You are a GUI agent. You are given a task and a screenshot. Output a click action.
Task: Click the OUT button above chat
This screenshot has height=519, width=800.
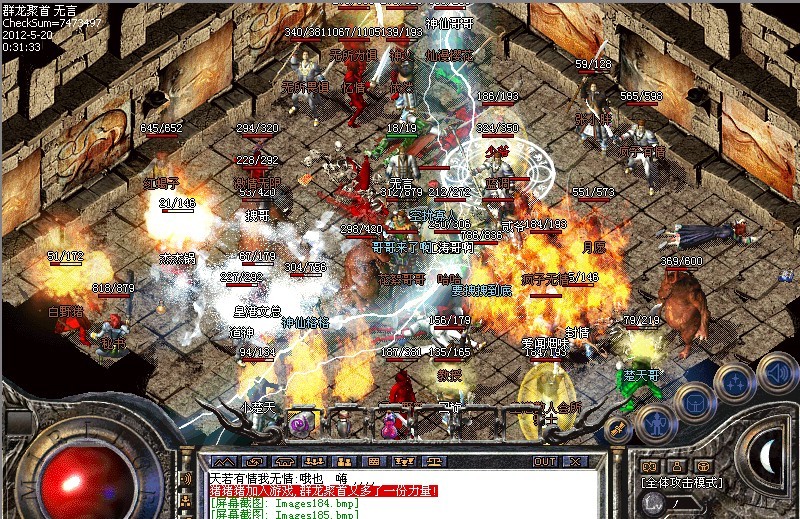544,461
